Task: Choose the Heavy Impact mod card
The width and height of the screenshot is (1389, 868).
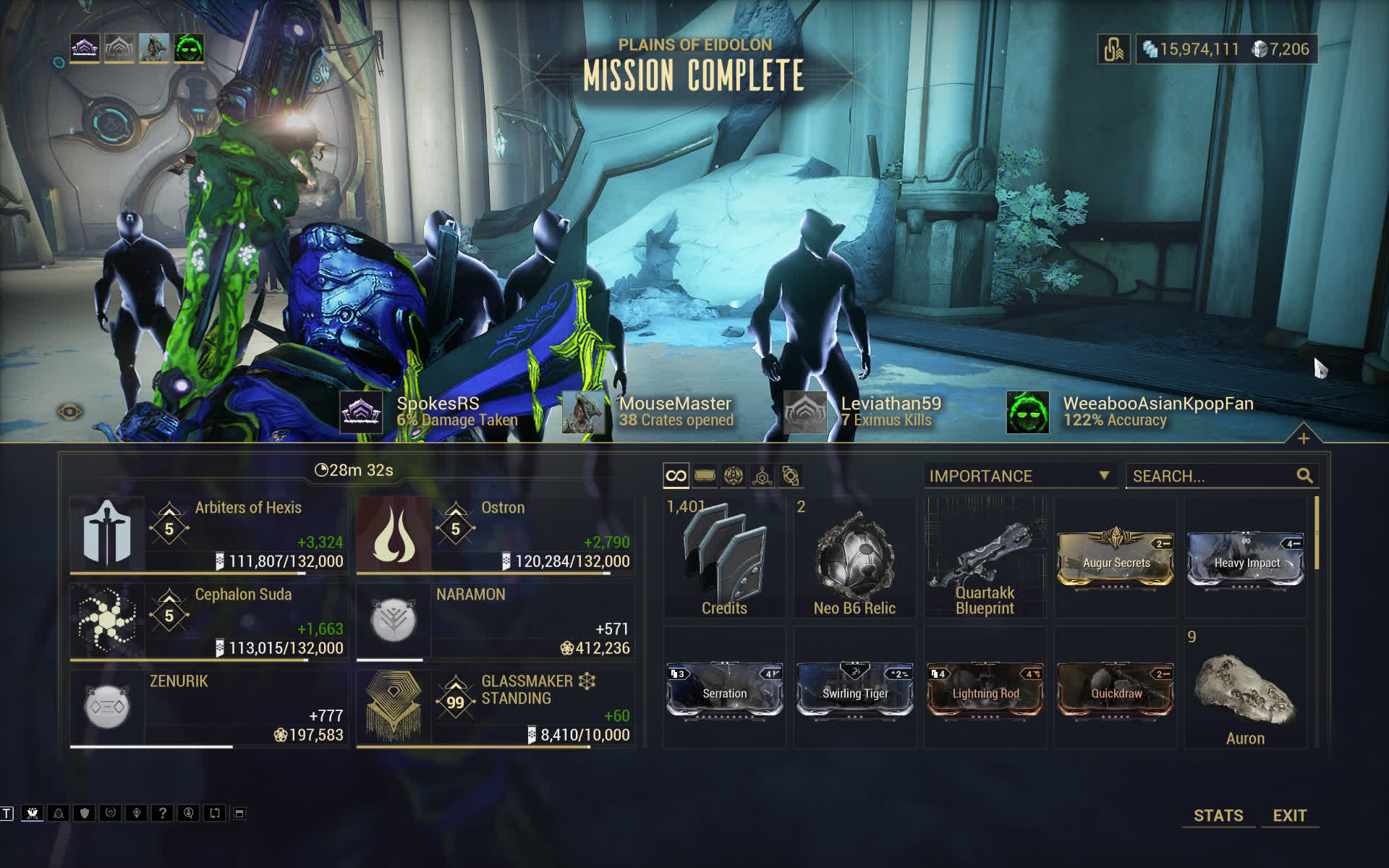Action: click(1246, 560)
